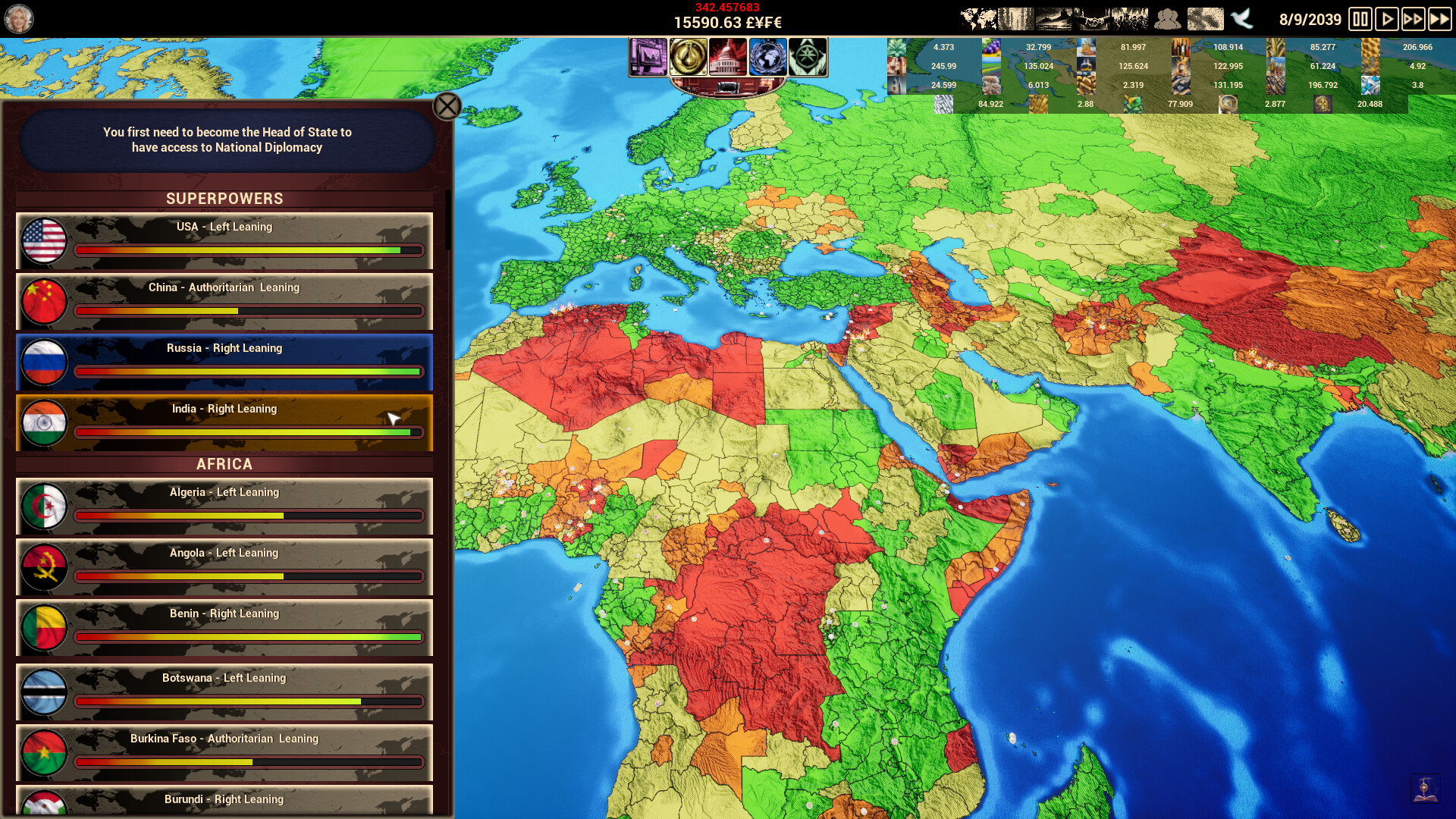The image size is (1456, 819).
Task: Click the handshake treaty icon in top bar
Action: click(x=1091, y=18)
